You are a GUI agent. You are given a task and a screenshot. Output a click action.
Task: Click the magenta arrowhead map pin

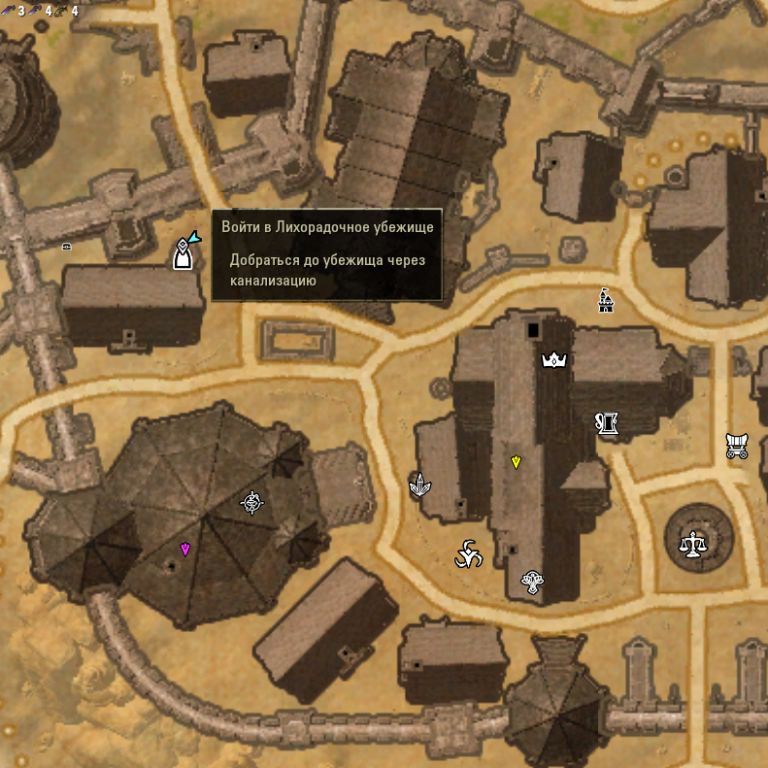(x=185, y=548)
